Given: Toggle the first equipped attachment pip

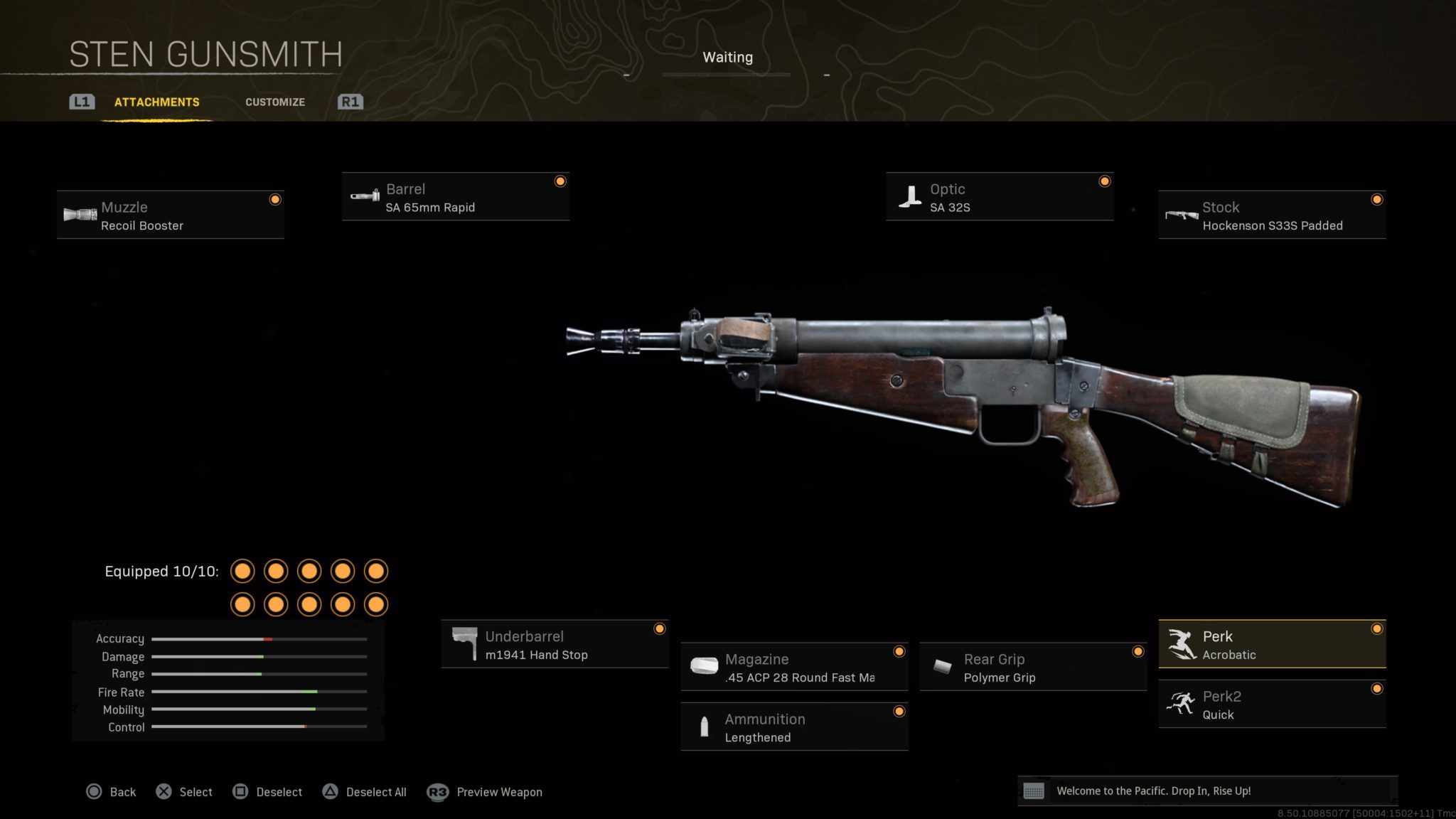Looking at the screenshot, I should [x=242, y=570].
